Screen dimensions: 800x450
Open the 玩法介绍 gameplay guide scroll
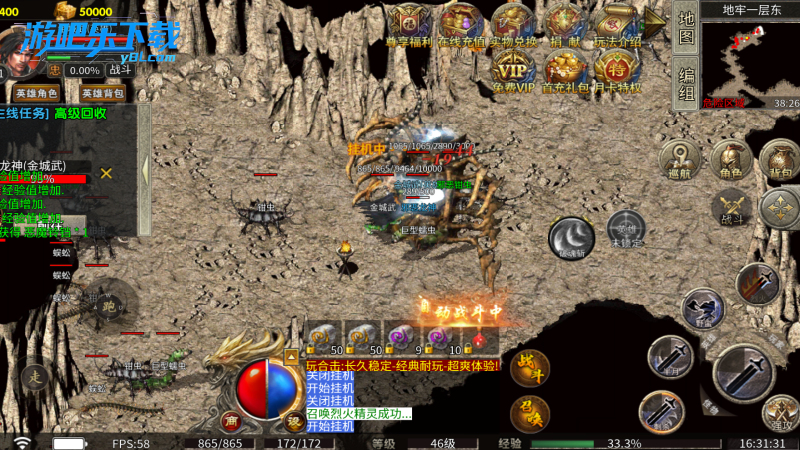click(616, 23)
